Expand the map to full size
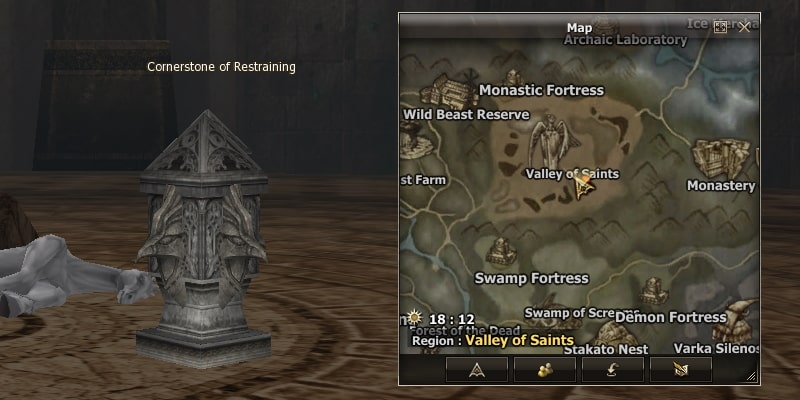800x400 pixels. tap(720, 27)
